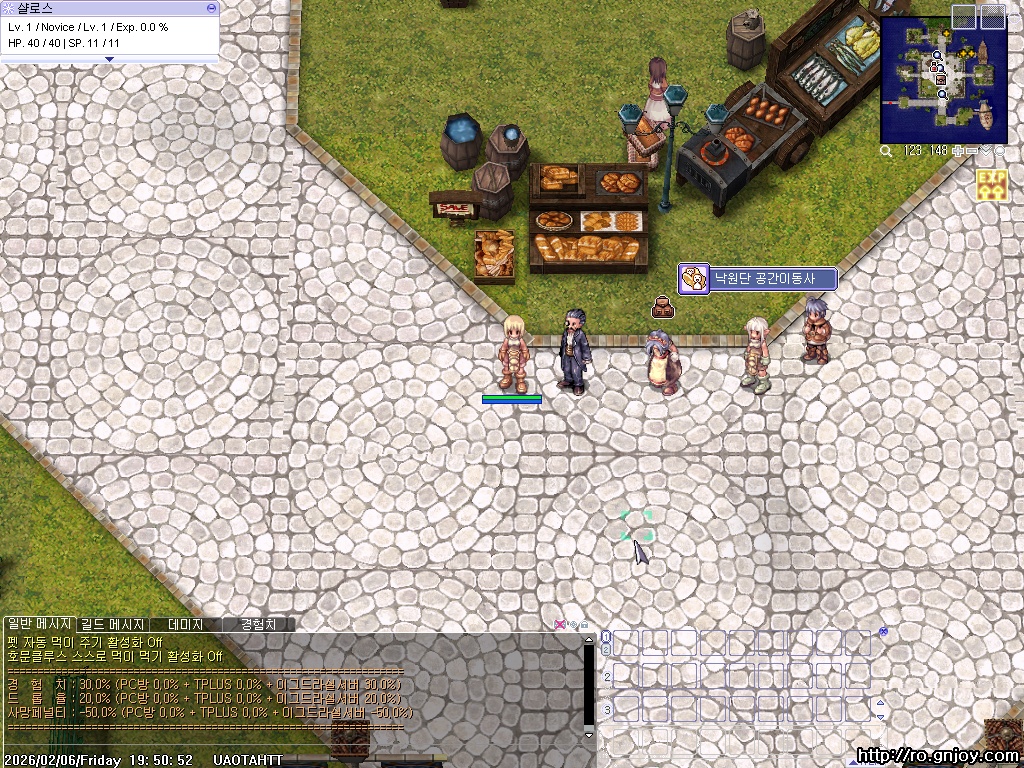Collapse the basic info window arrow
Viewport: 1024px width, 768px height.
pyautogui.click(x=110, y=60)
